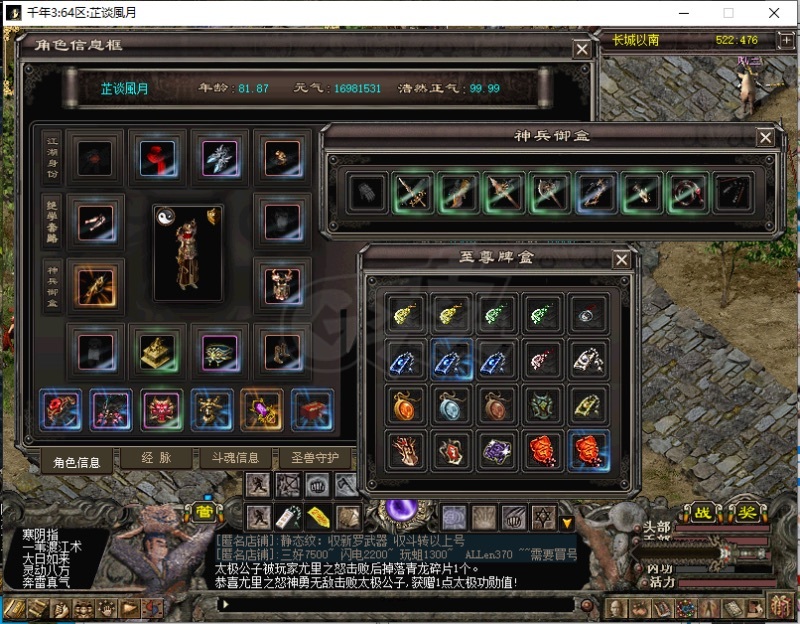The width and height of the screenshot is (800, 624).
Task: Pick the purple scroll in the token box
Action: 496,448
